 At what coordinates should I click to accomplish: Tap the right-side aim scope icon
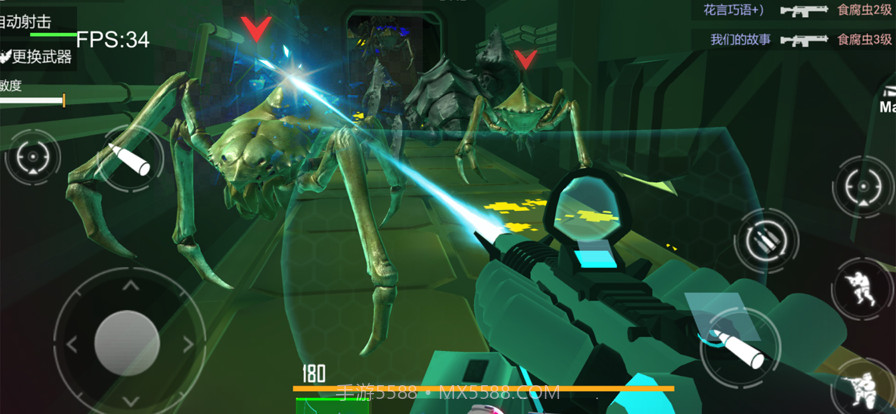pos(862,186)
